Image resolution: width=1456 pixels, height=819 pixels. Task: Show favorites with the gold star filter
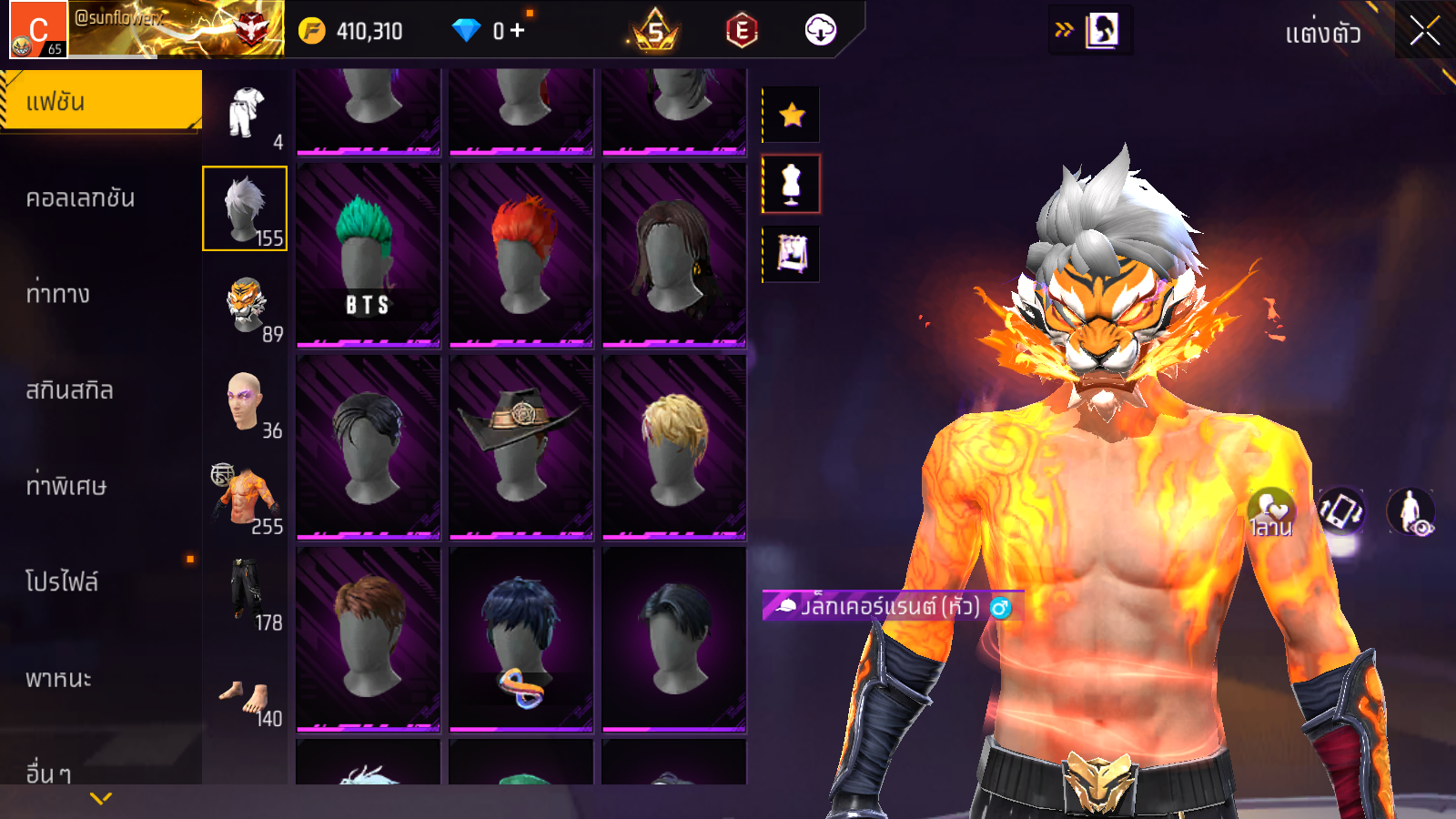792,115
